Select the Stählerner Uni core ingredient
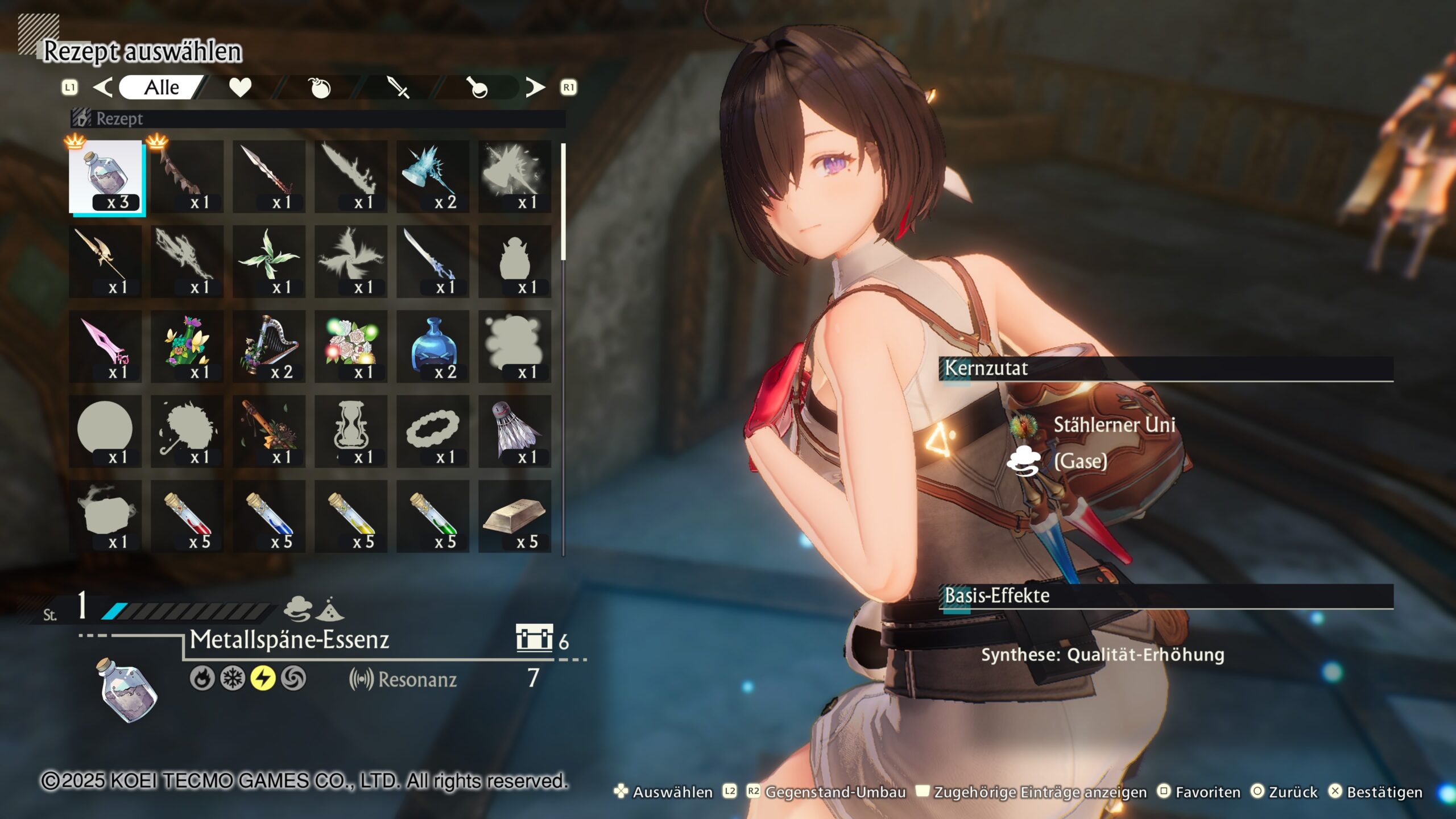The image size is (1456, 819). coord(1113,425)
